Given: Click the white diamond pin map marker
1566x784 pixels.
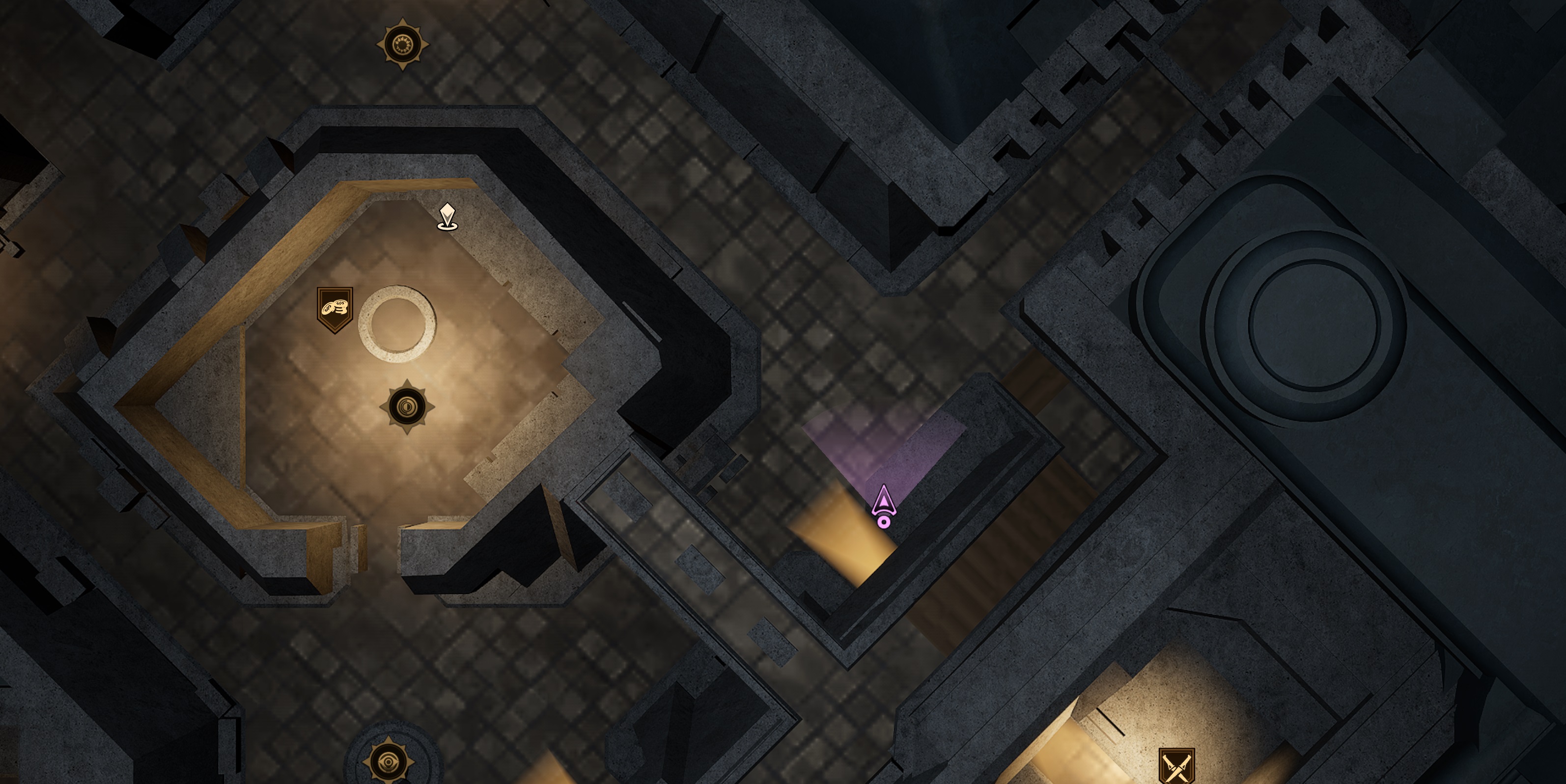Looking at the screenshot, I should [x=447, y=216].
